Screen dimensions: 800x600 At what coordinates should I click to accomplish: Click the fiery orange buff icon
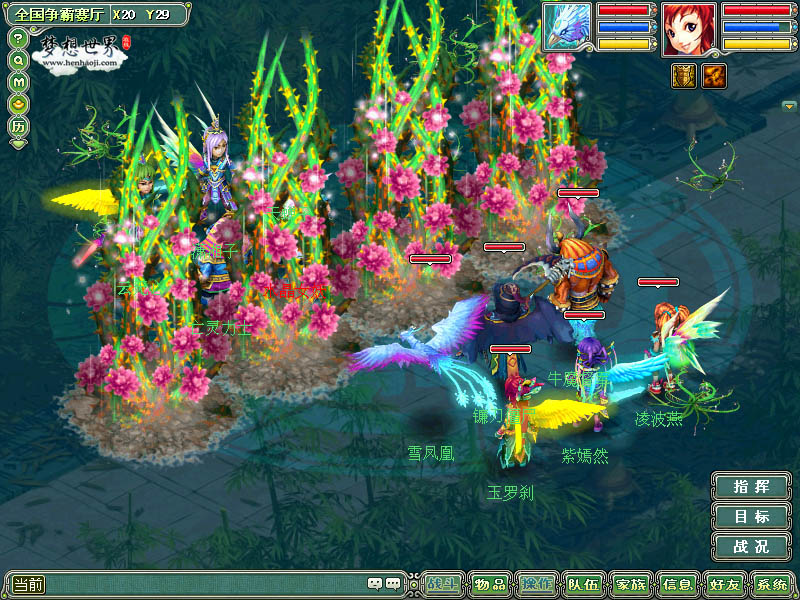tap(714, 76)
